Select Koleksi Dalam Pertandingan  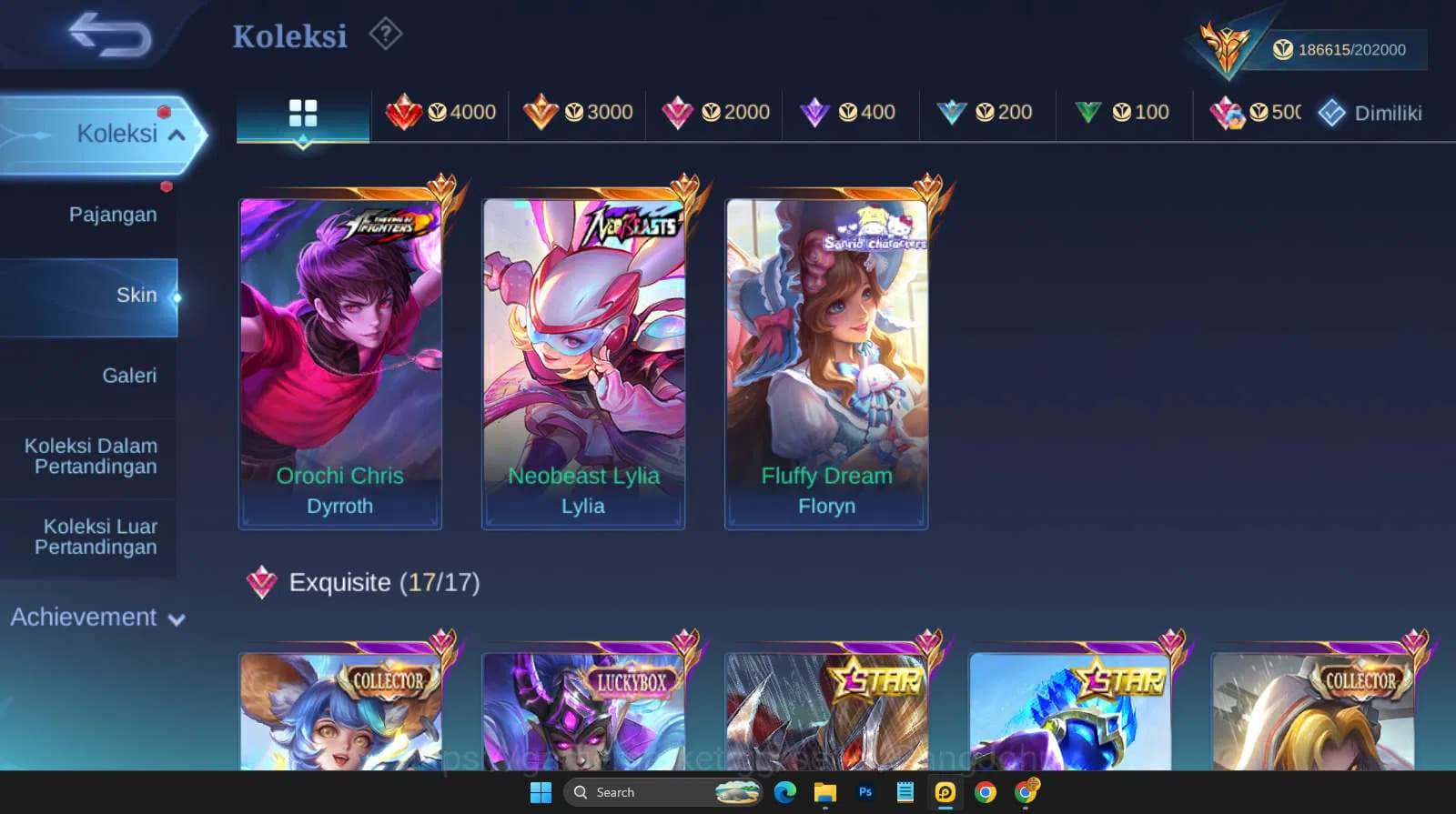[x=88, y=456]
